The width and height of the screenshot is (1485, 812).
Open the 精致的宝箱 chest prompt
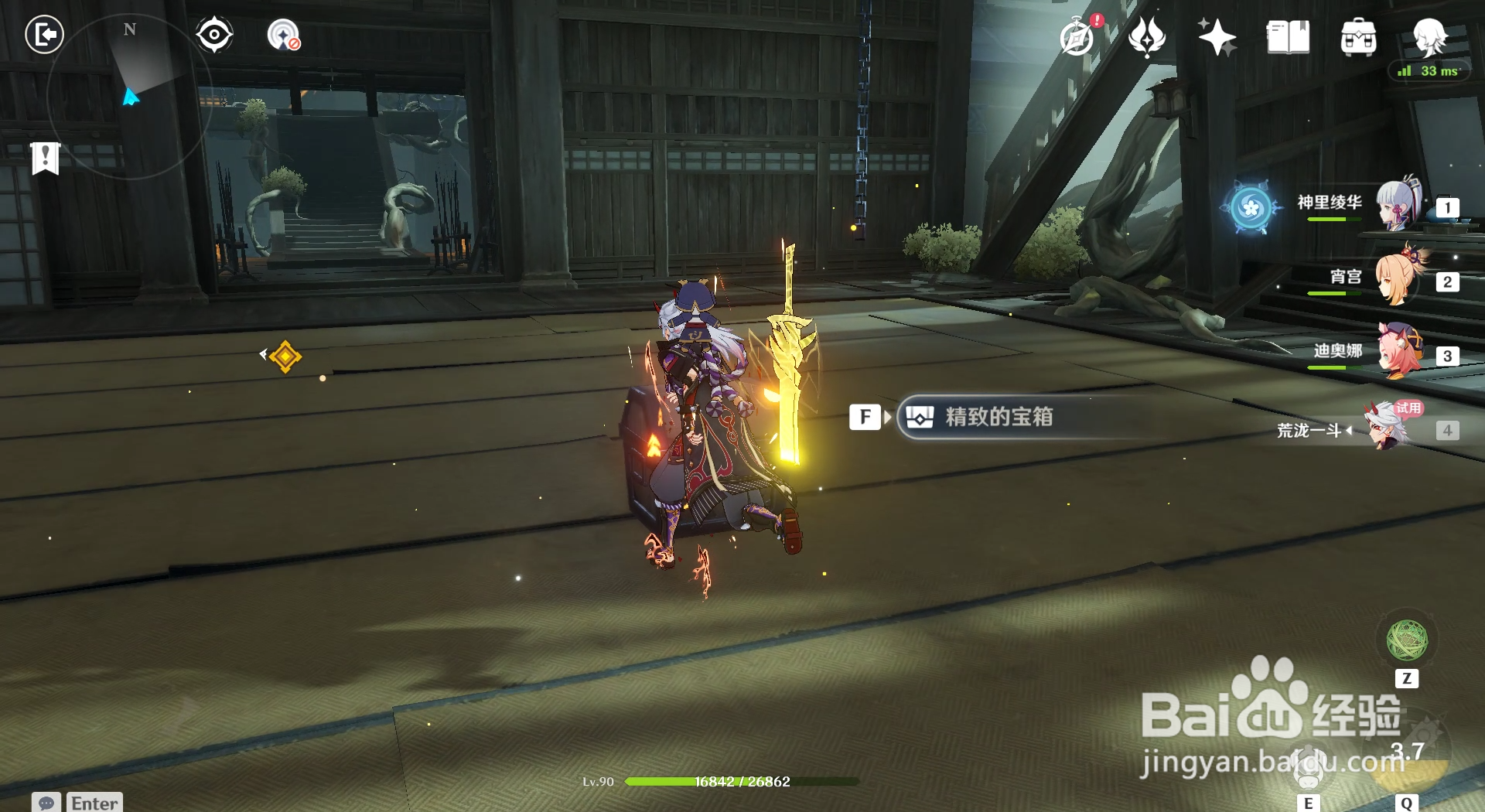(x=998, y=418)
